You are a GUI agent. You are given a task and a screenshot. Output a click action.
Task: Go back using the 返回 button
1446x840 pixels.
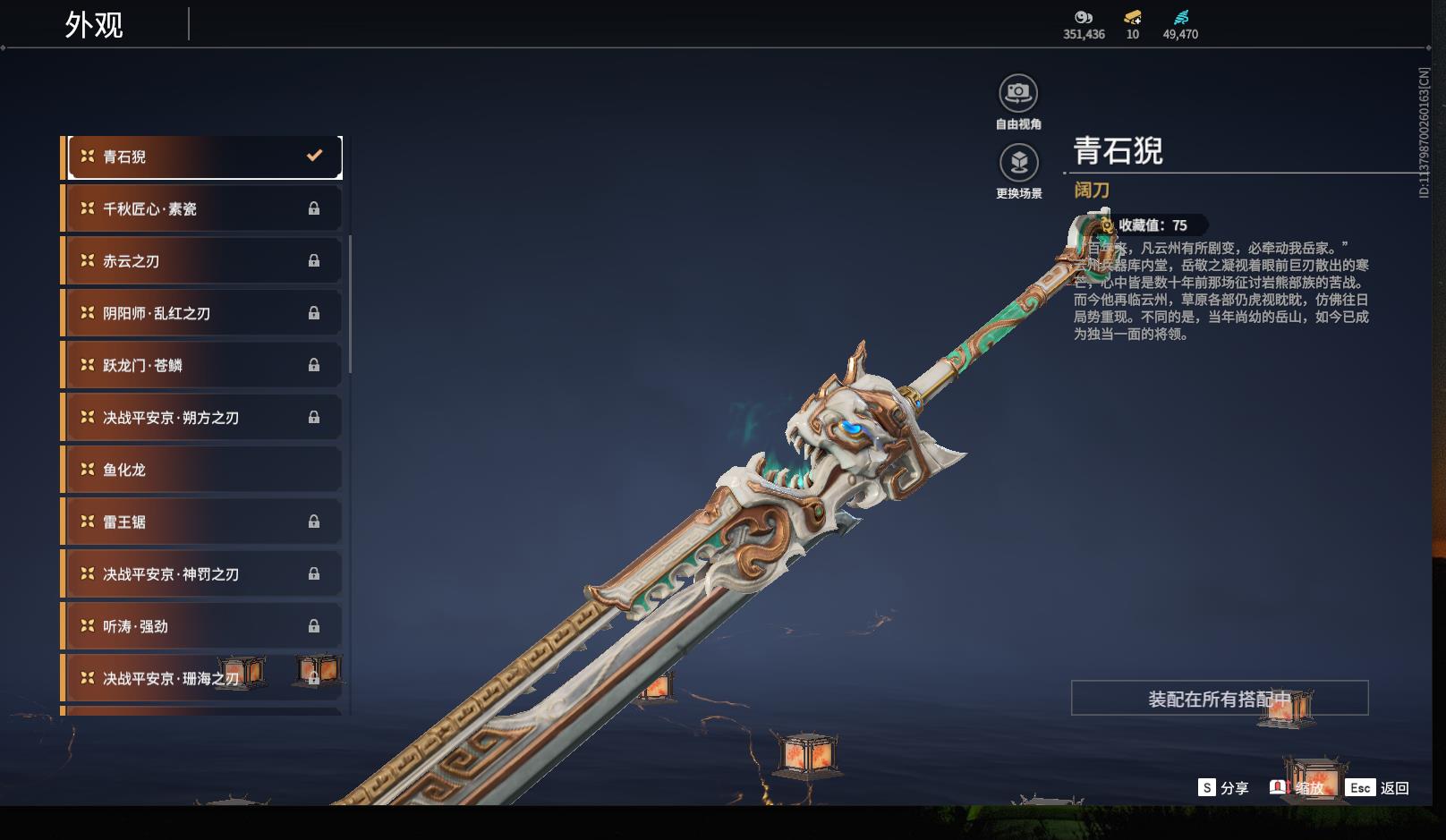point(1378,788)
